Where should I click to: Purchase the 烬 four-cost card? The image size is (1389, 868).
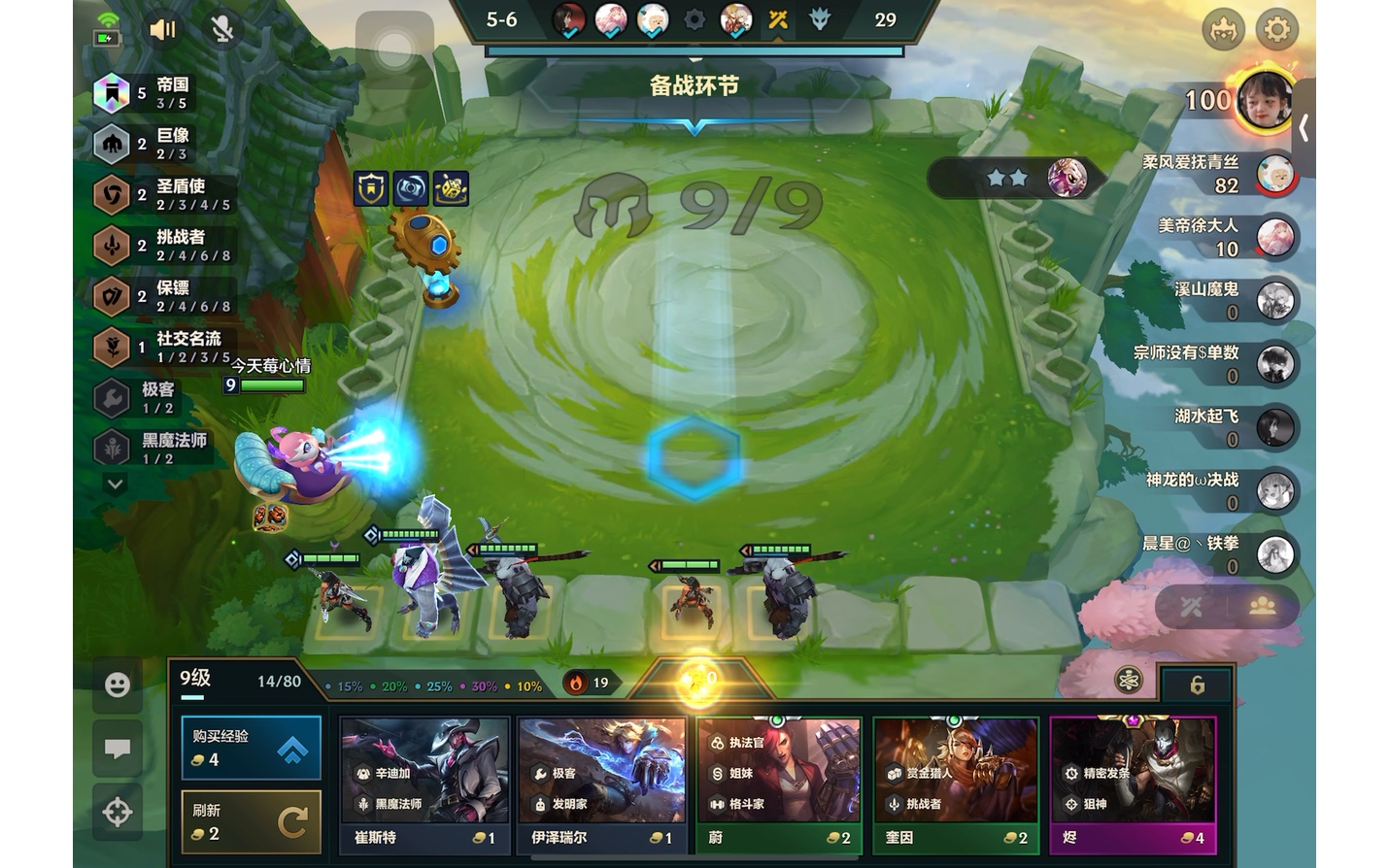click(x=1133, y=785)
